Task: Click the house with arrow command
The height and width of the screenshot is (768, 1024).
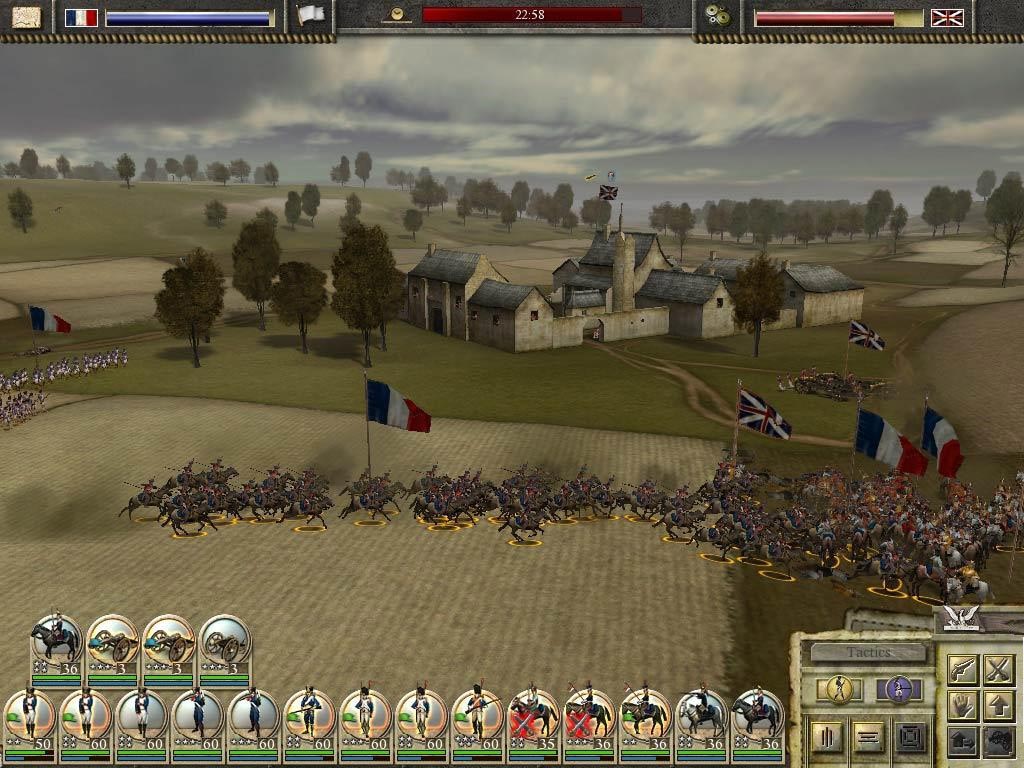Action: [x=962, y=741]
